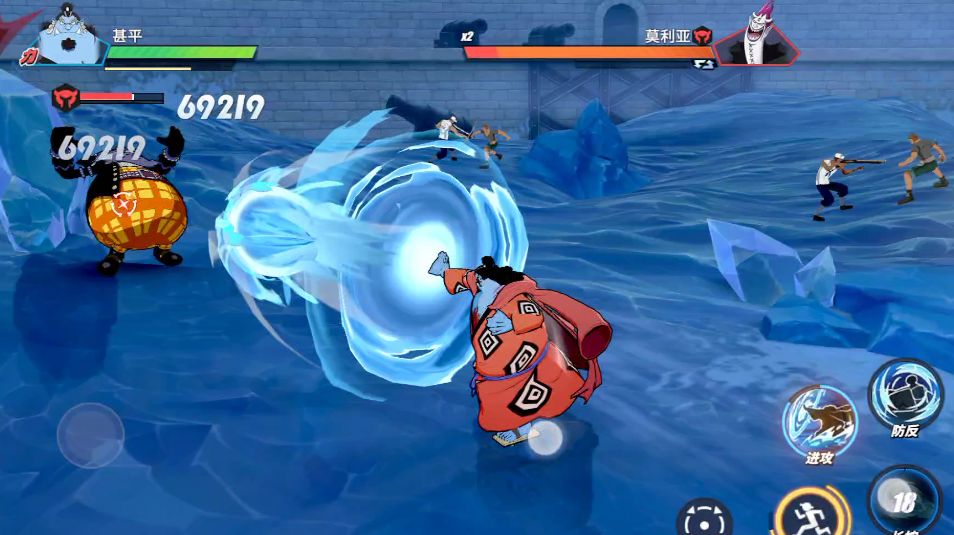The width and height of the screenshot is (954, 535).
Task: Select Jinbe's (甚平) character portrait
Action: [x=70, y=35]
